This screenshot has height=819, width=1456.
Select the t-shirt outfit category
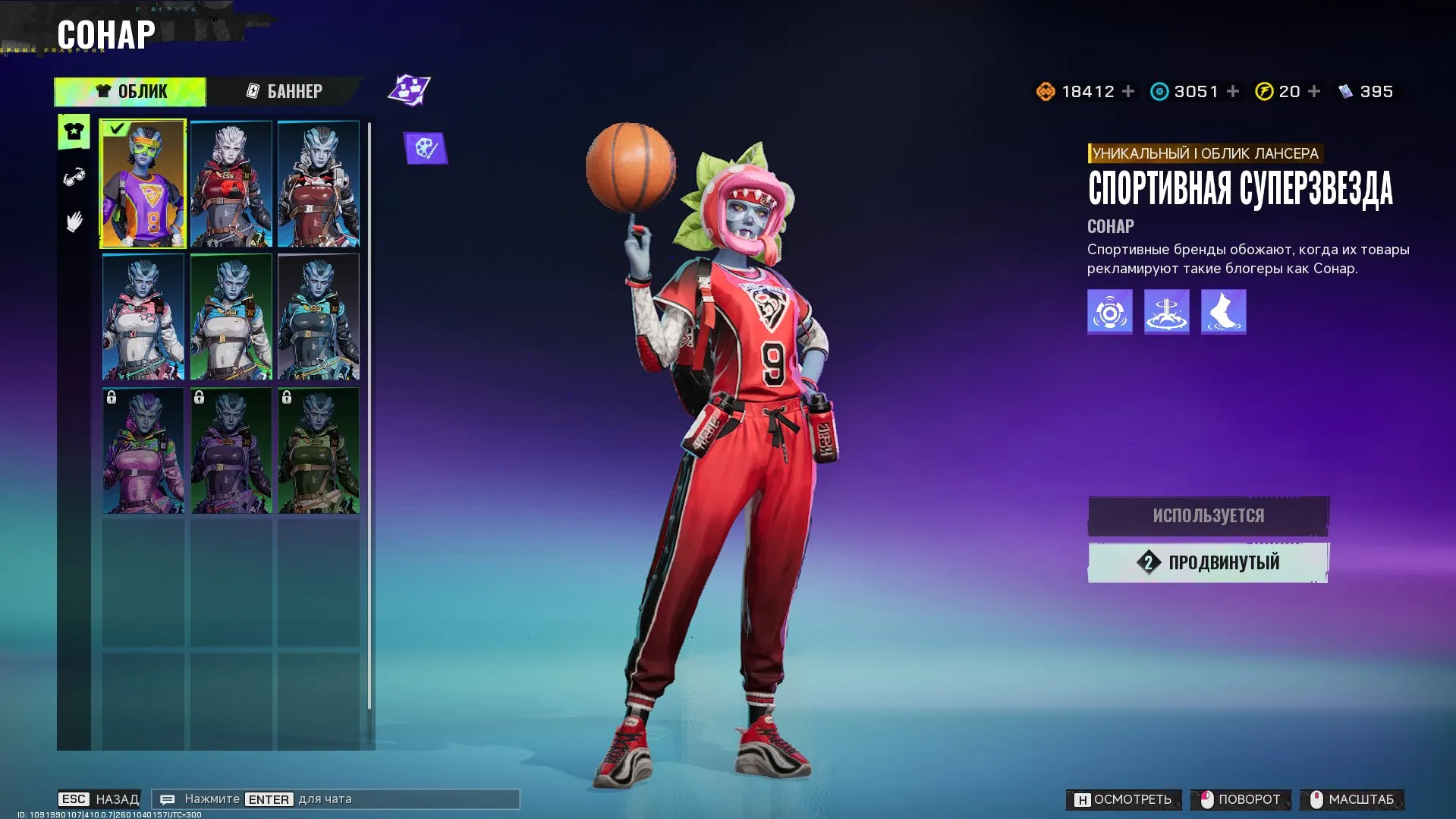[74, 132]
